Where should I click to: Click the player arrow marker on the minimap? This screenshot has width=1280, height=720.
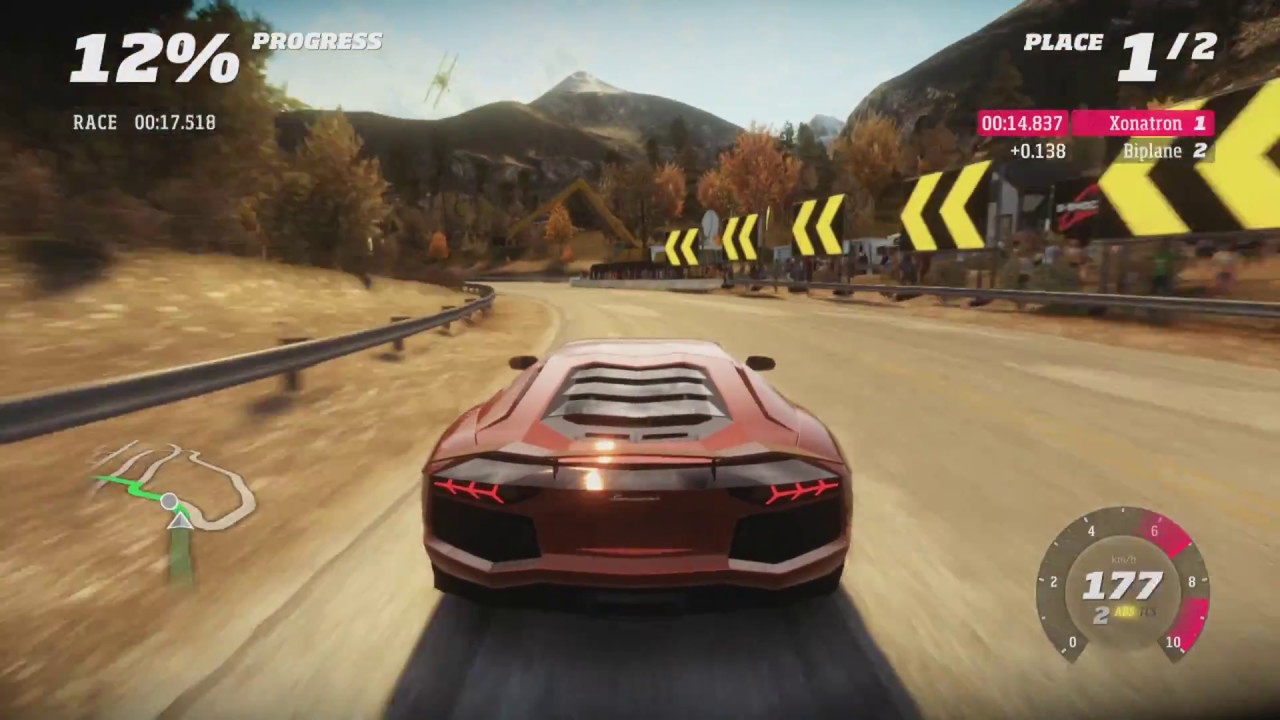pos(178,522)
